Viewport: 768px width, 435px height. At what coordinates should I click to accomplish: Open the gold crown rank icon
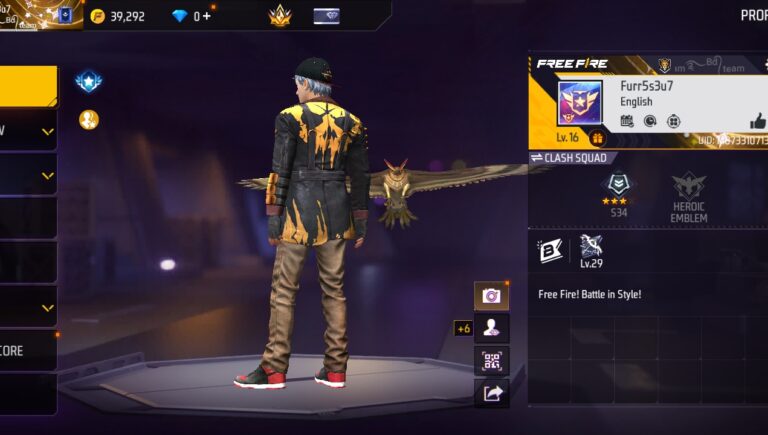pos(280,16)
